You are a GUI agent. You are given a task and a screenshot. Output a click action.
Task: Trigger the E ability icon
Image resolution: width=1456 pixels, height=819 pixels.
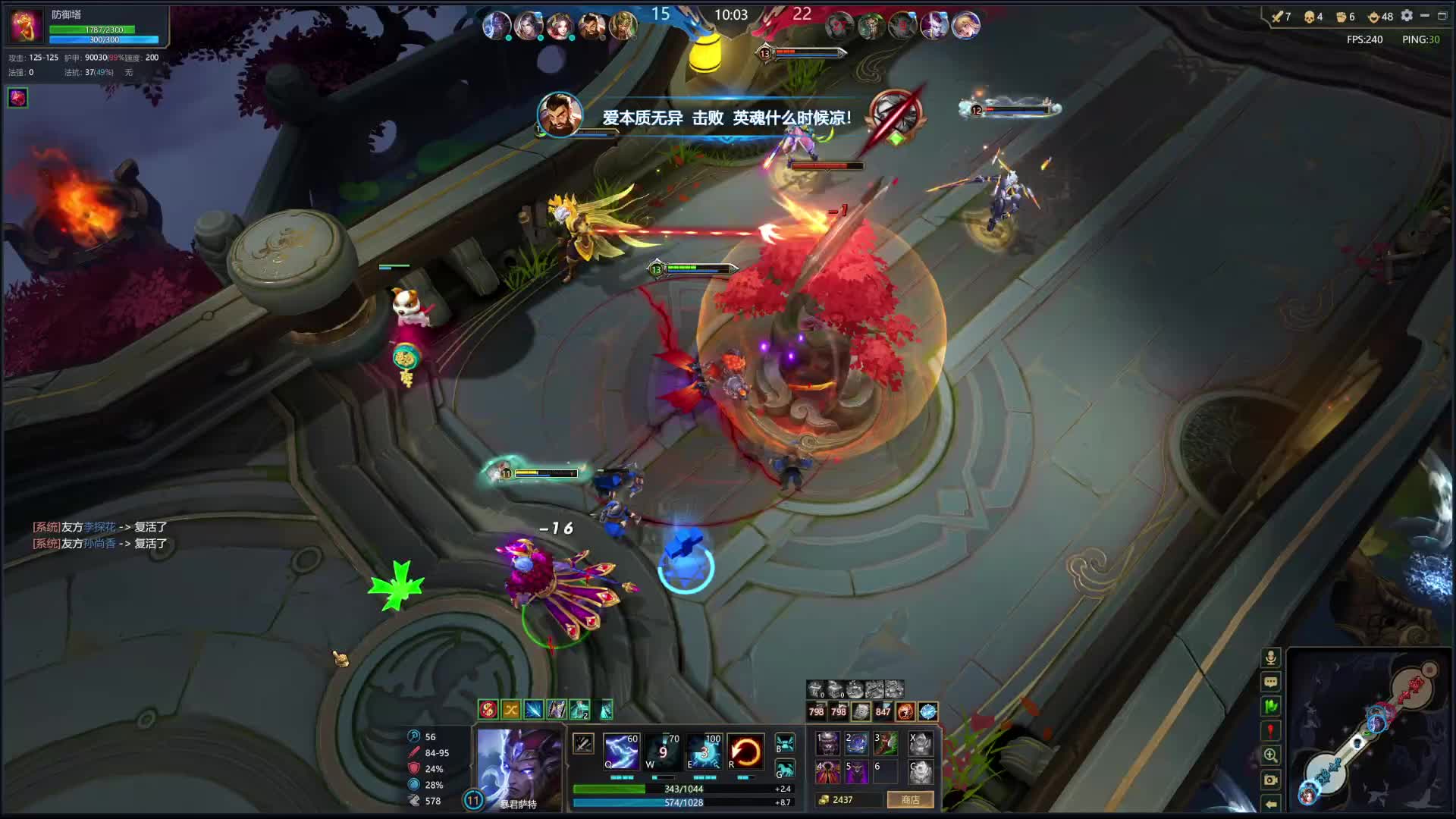click(x=704, y=751)
